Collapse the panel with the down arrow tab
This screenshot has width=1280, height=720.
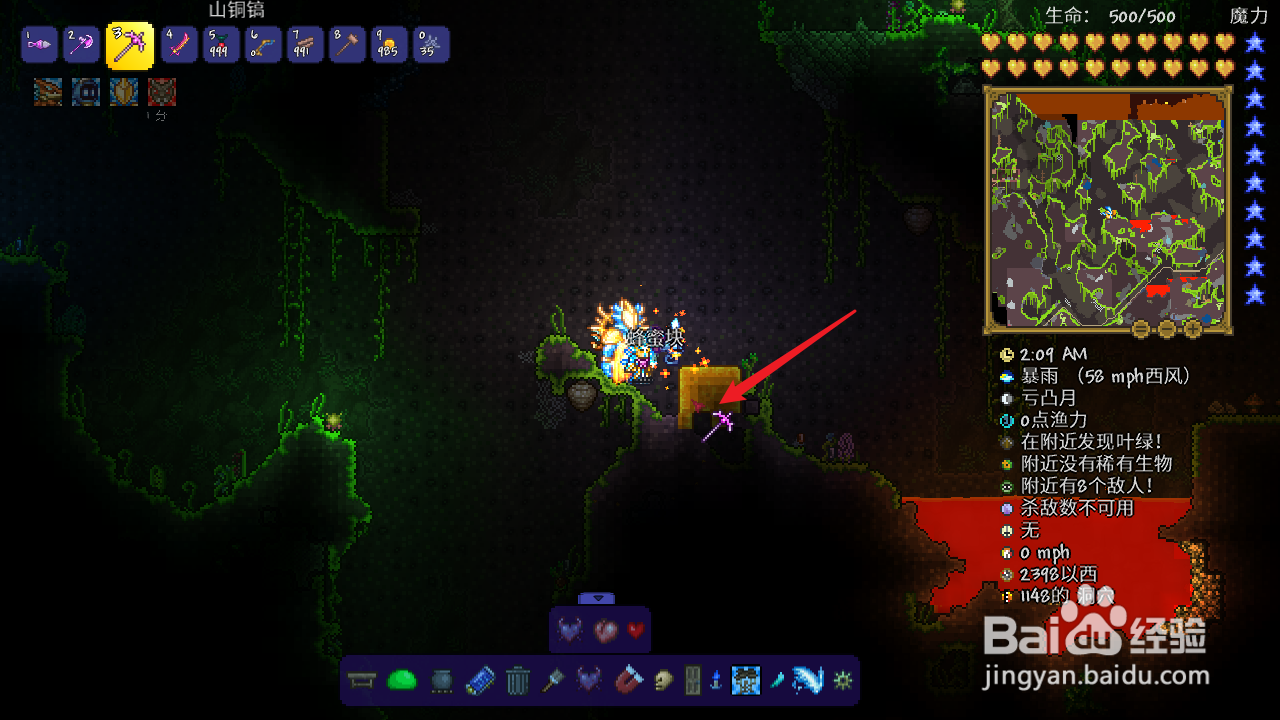[597, 598]
